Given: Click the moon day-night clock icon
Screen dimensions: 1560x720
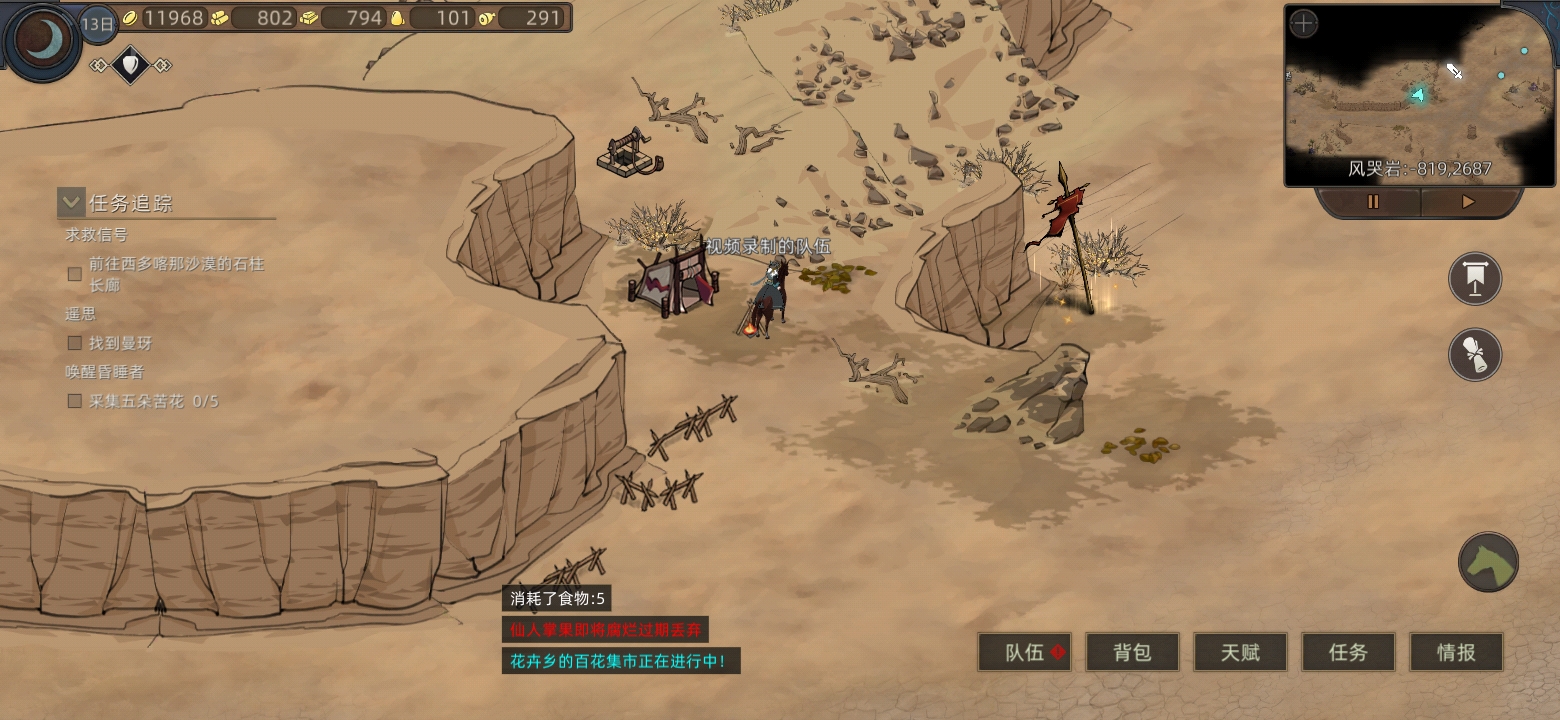Looking at the screenshot, I should [x=41, y=41].
